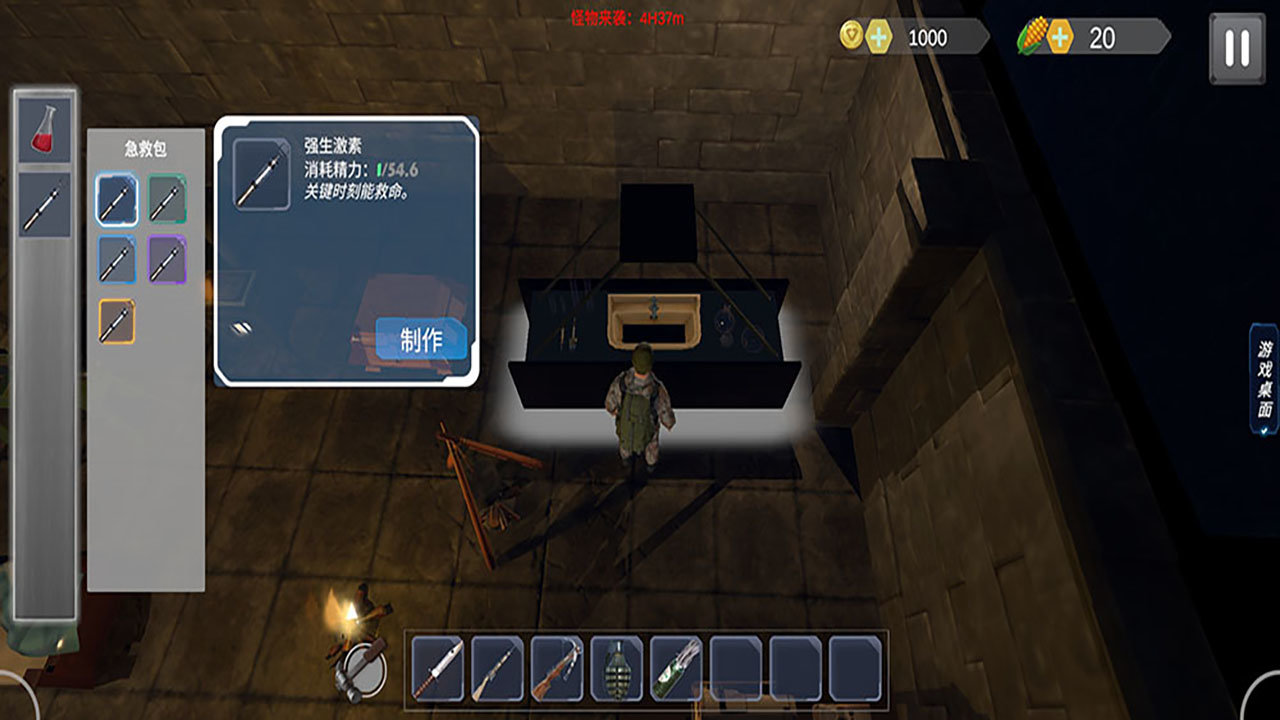Select the red potion flask category
1280x720 pixels.
(45, 131)
